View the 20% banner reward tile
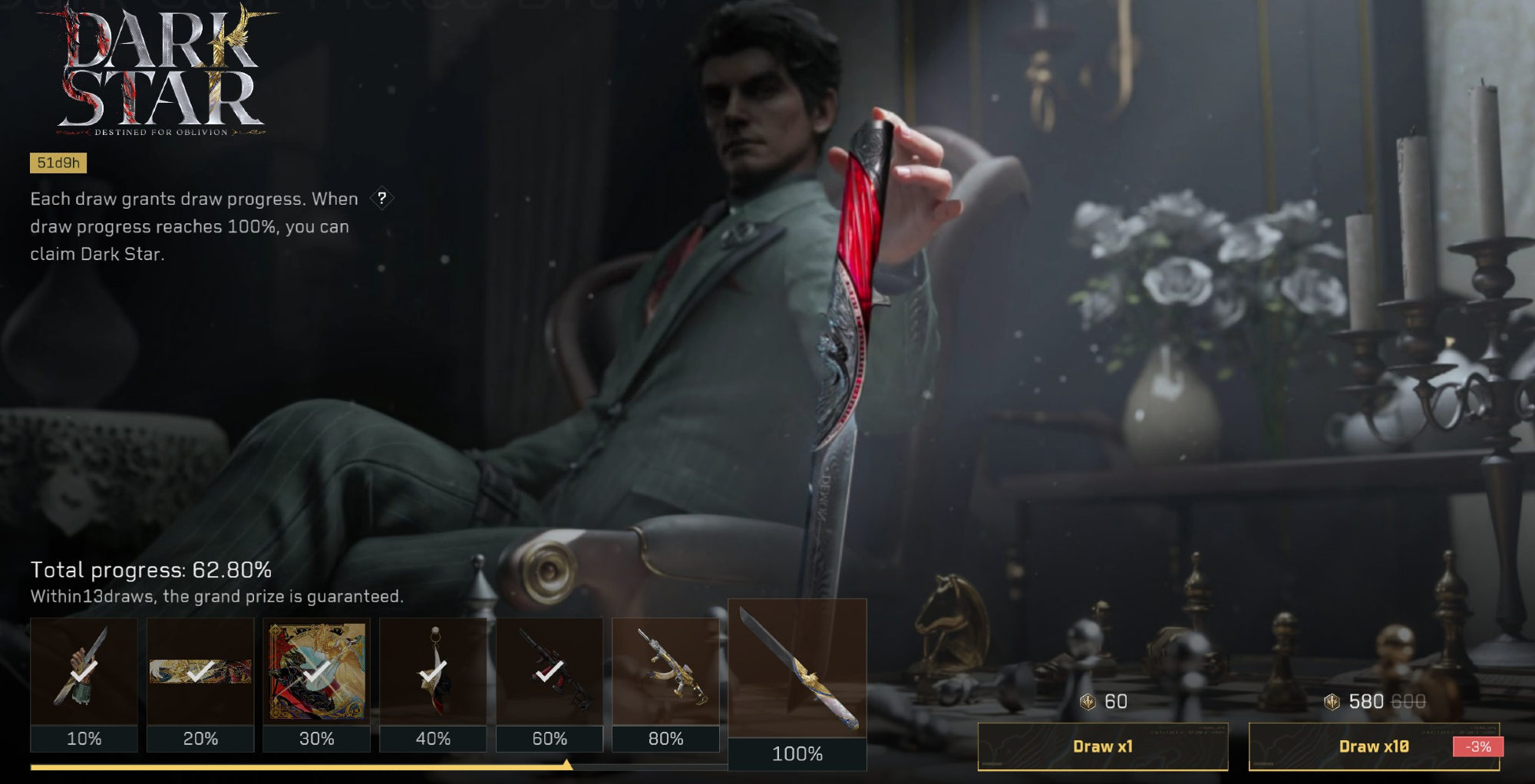The image size is (1535, 784). pyautogui.click(x=200, y=673)
